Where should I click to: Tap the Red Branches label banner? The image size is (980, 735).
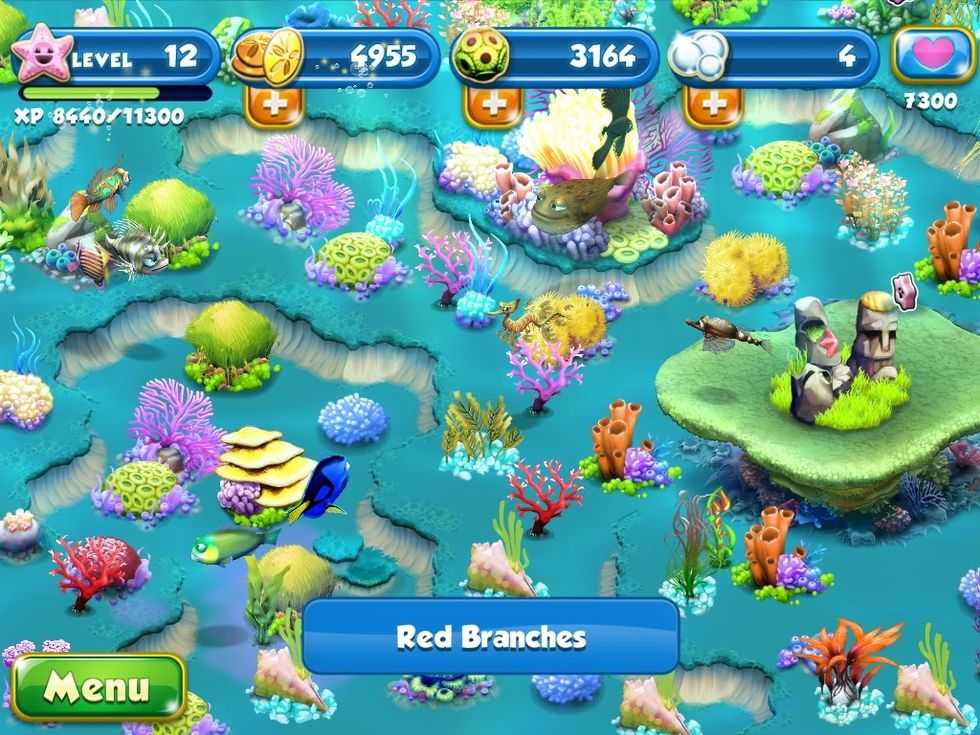click(x=490, y=637)
